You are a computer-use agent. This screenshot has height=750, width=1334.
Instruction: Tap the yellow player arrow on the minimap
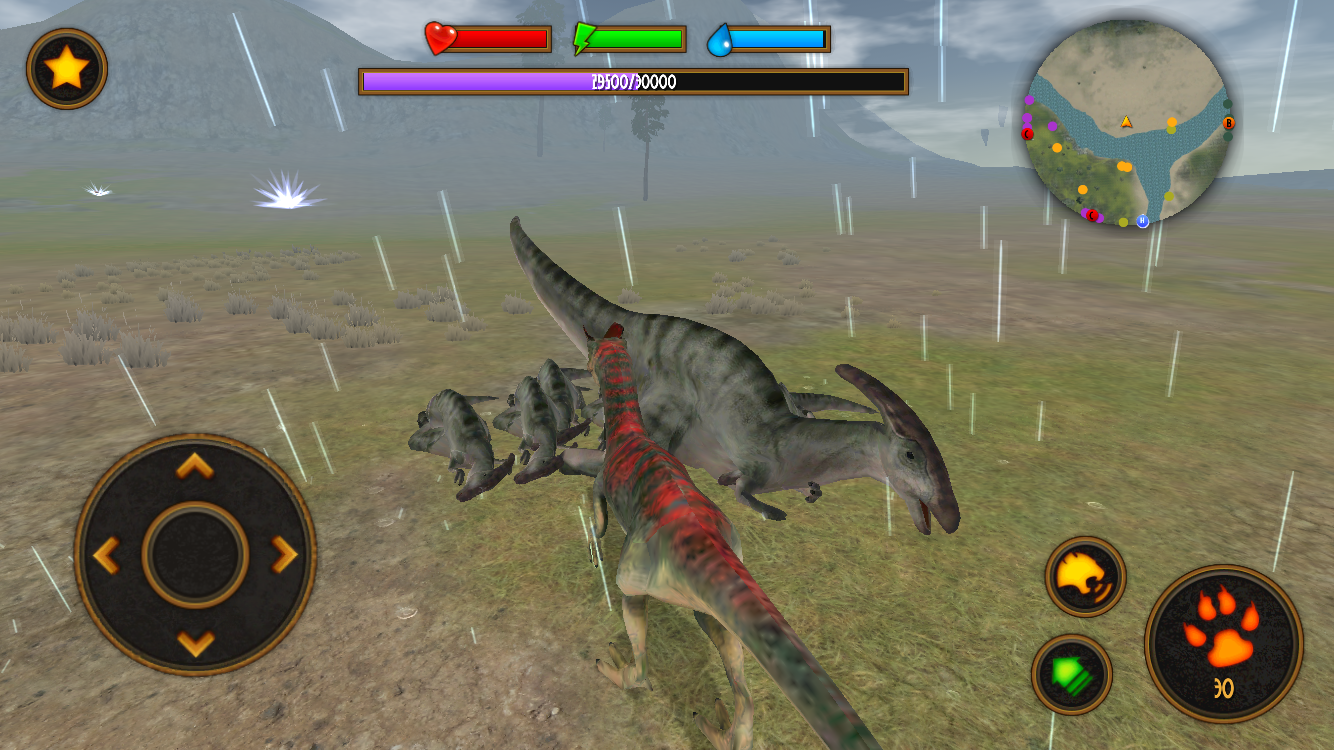pyautogui.click(x=1126, y=122)
